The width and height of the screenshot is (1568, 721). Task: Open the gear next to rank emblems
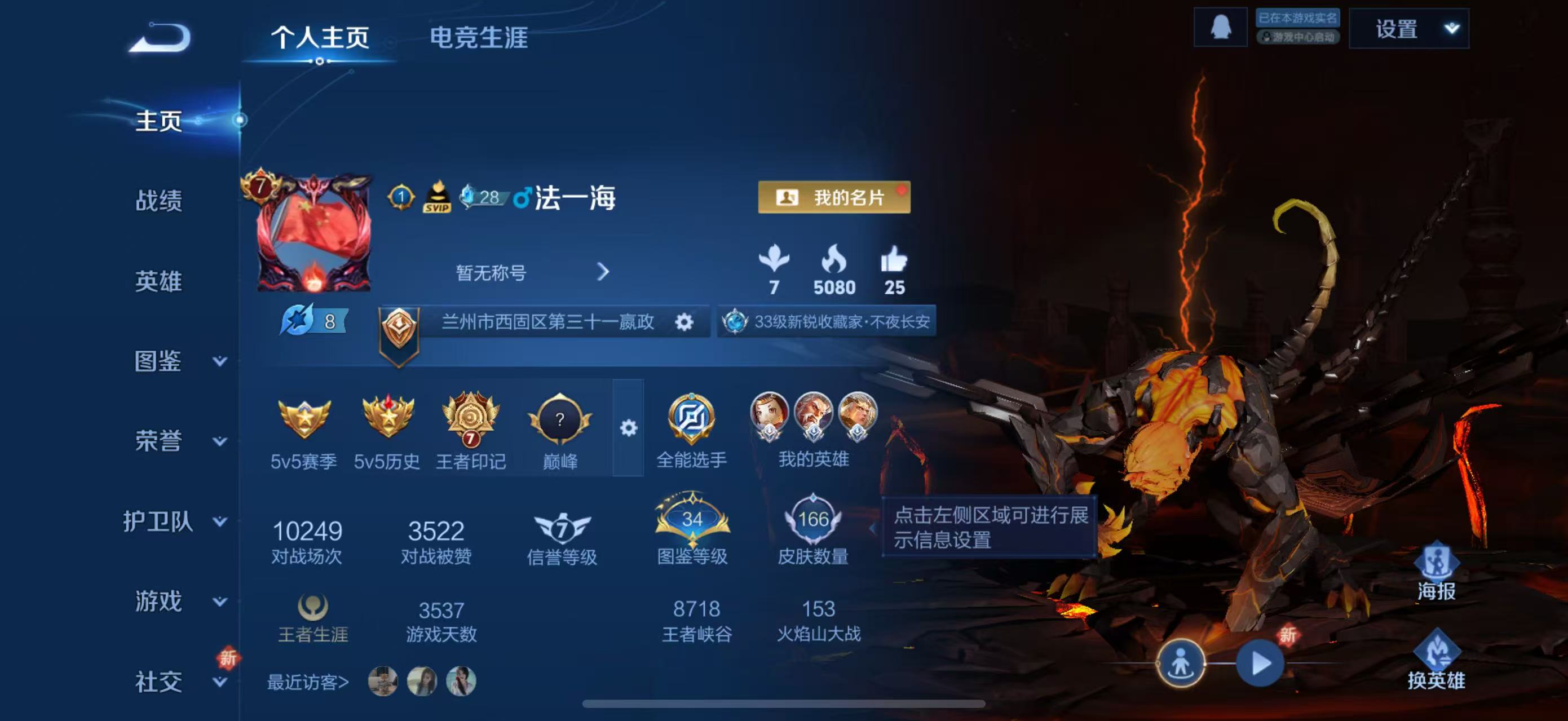pos(628,428)
